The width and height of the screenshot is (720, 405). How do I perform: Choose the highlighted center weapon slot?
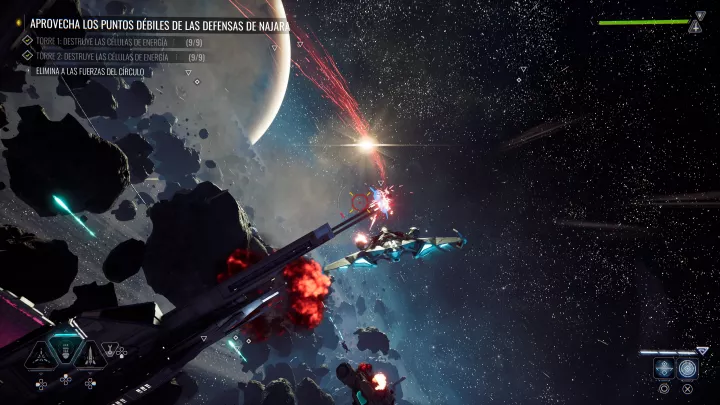[x=65, y=350]
